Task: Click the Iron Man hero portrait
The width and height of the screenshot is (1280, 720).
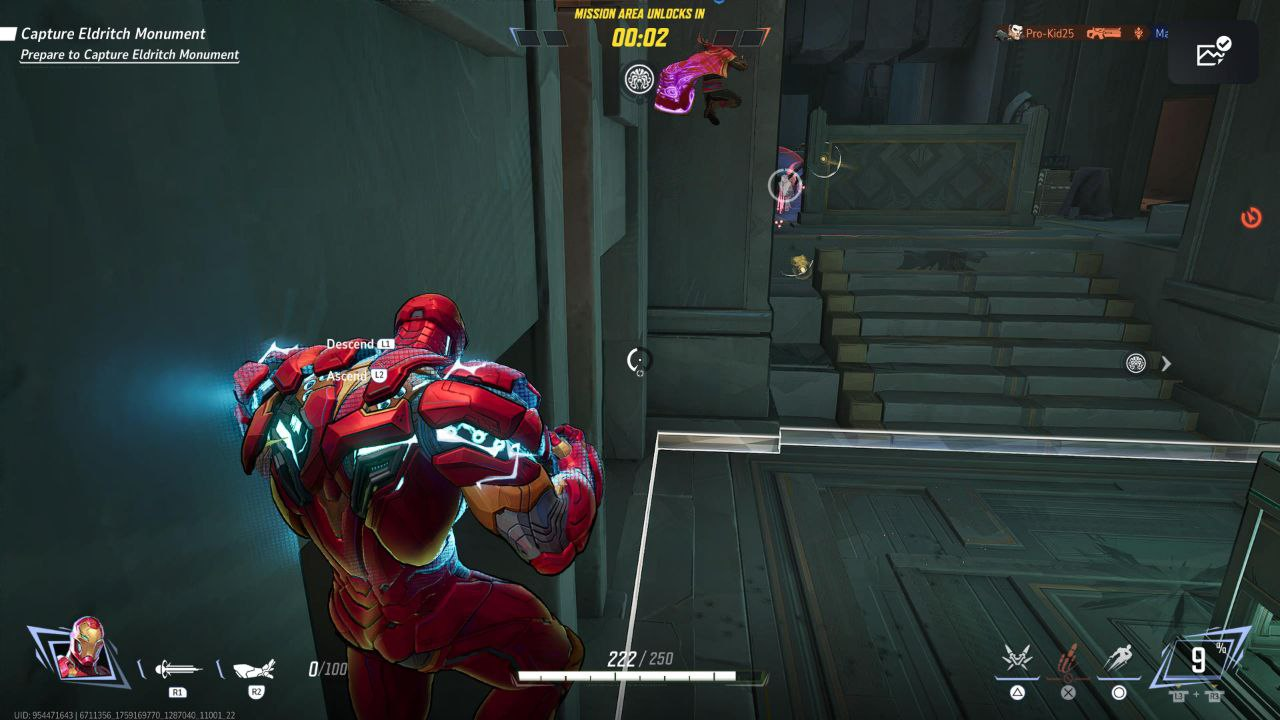Action: pos(84,649)
